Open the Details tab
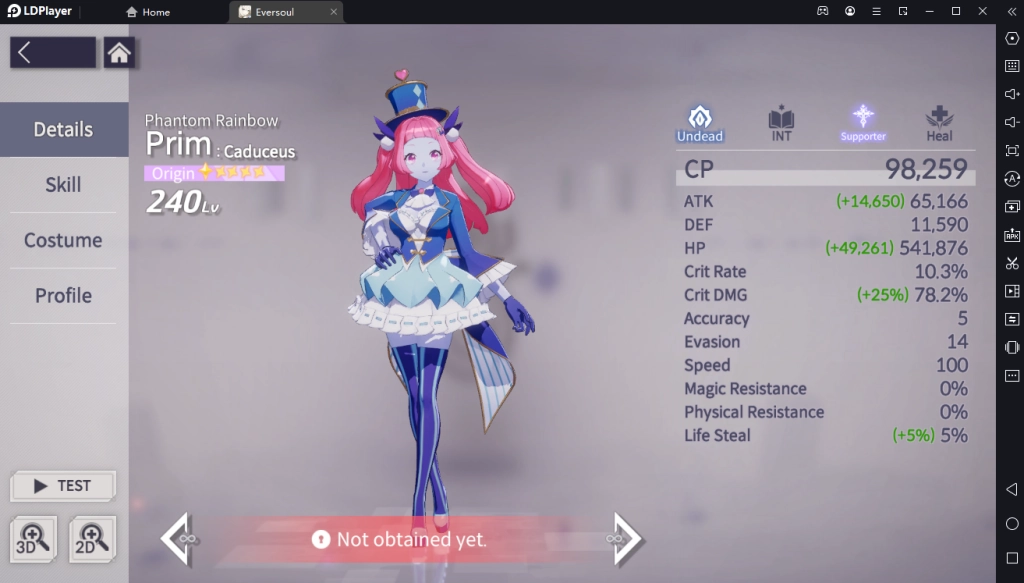The image size is (1024, 583). click(x=64, y=129)
